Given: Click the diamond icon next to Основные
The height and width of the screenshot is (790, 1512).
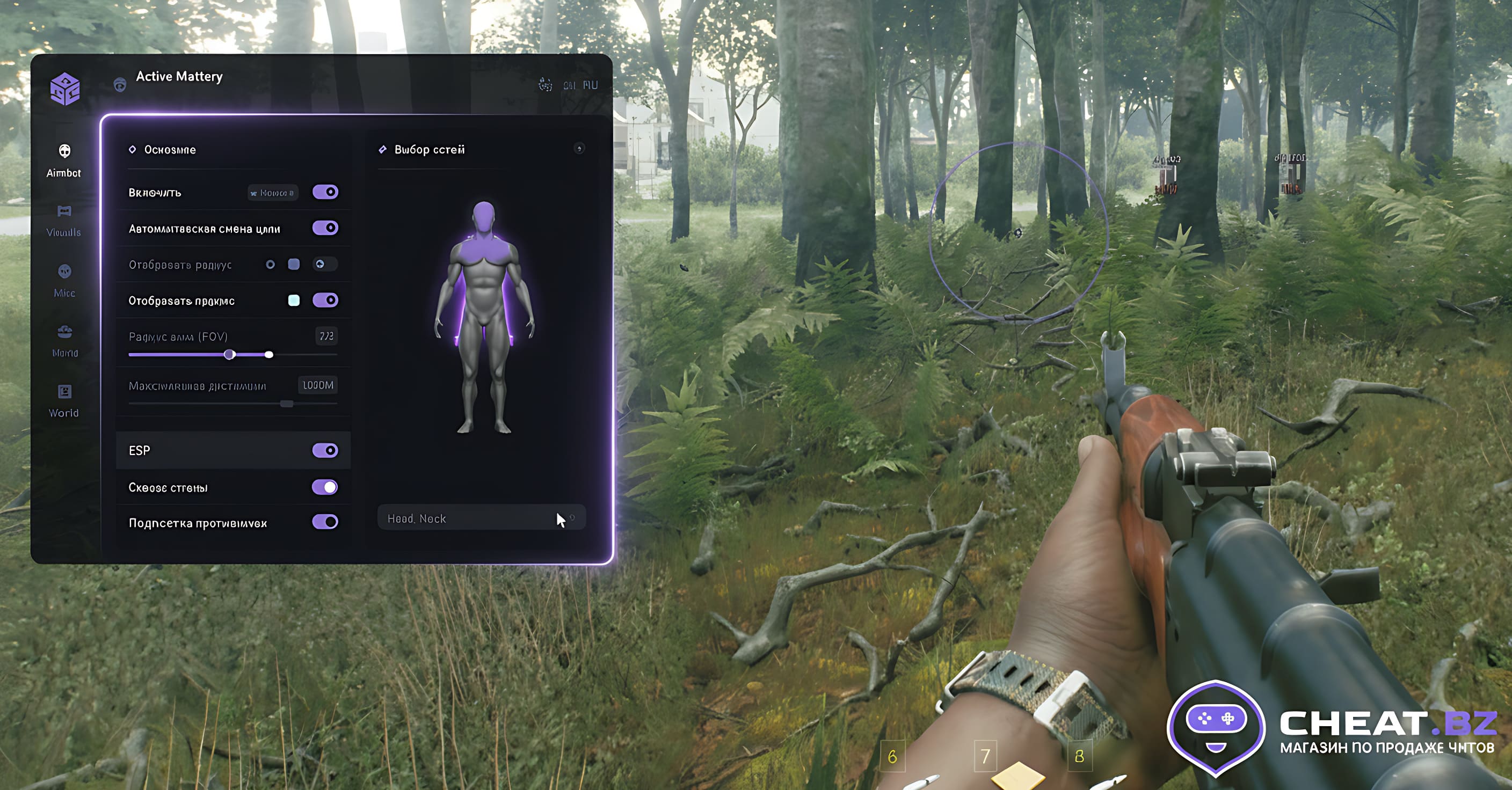Looking at the screenshot, I should pos(134,150).
